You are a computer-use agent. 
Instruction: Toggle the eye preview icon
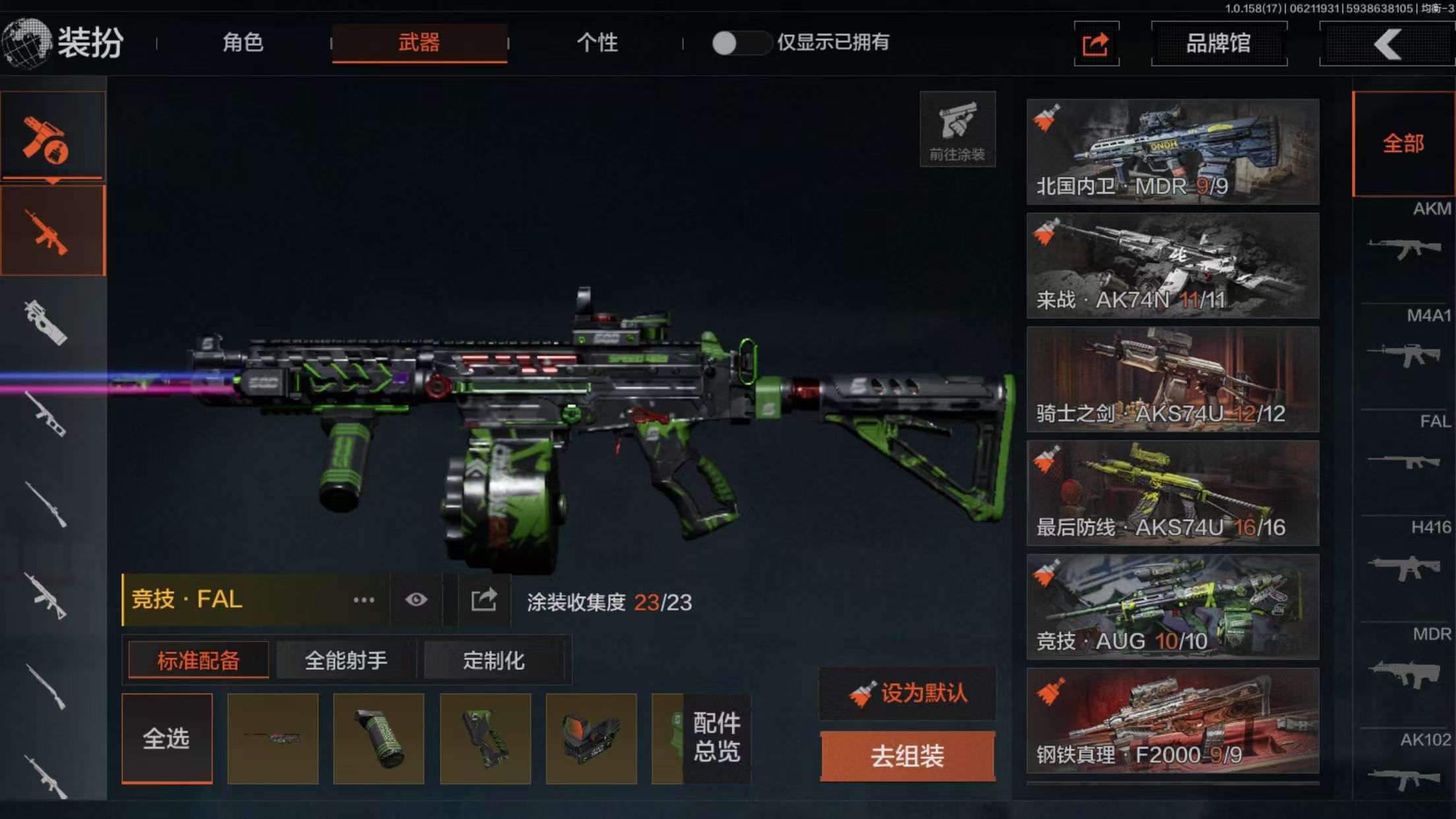tap(416, 600)
